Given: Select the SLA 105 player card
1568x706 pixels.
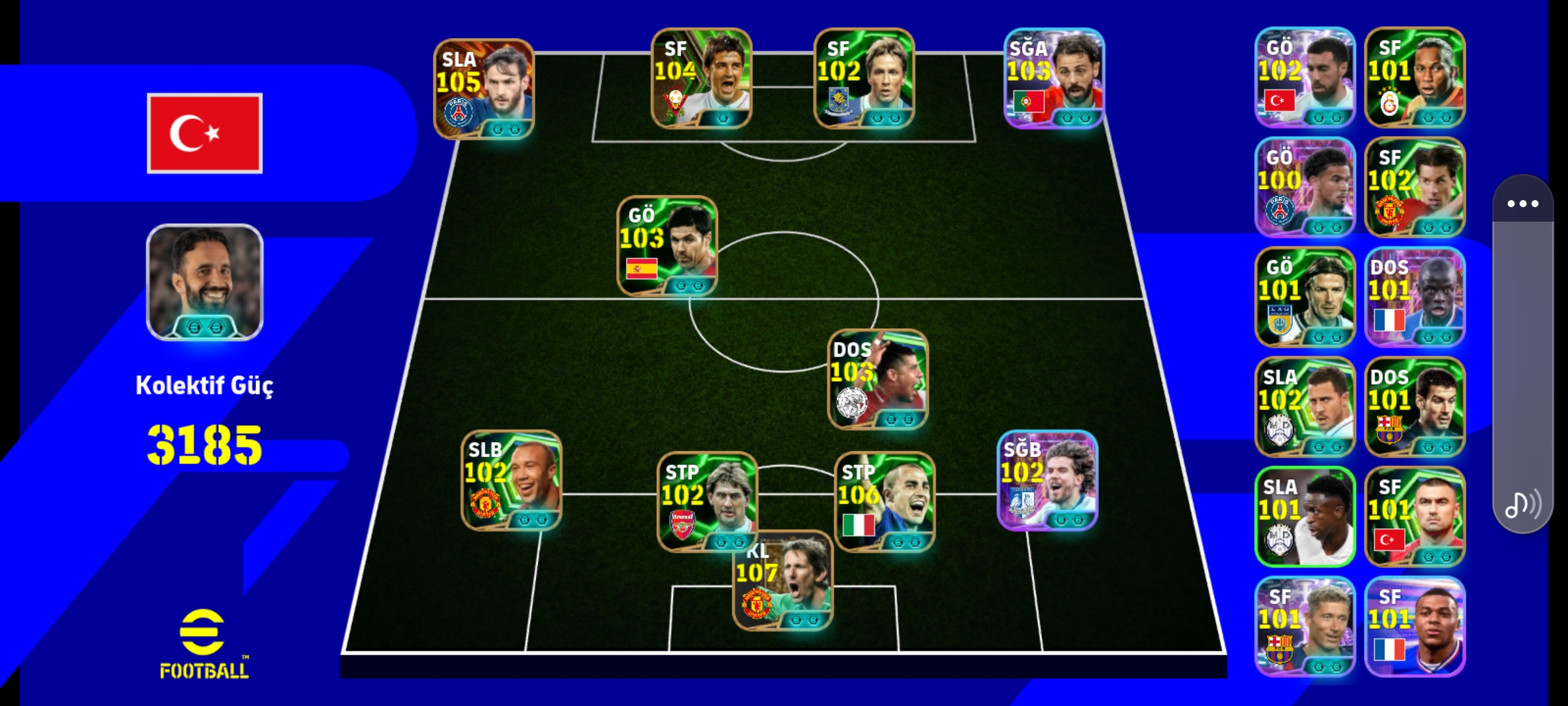Looking at the screenshot, I should coord(484,89).
